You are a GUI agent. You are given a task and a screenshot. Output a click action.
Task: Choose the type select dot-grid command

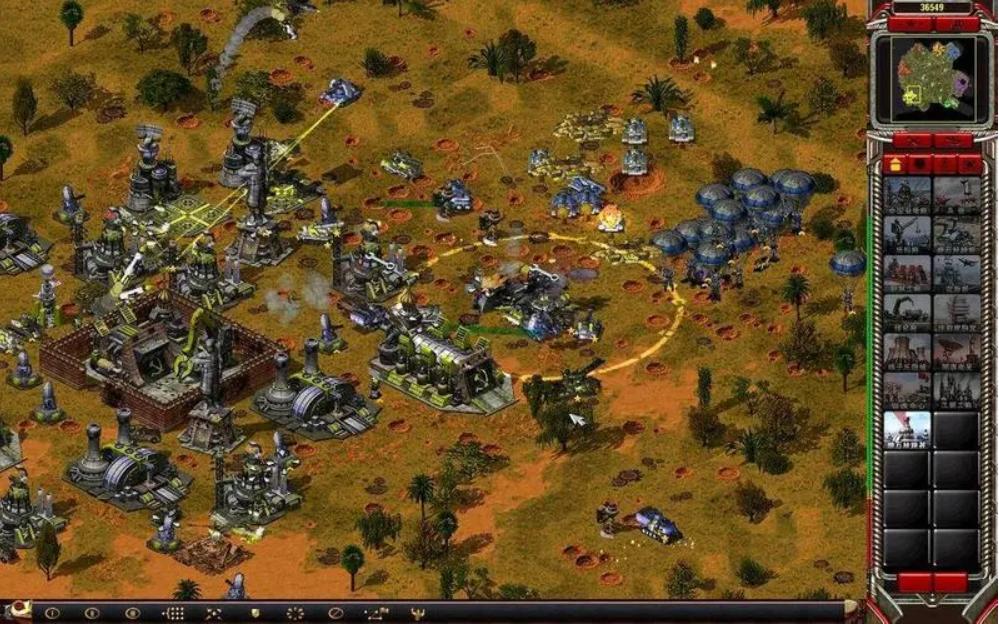[173, 613]
